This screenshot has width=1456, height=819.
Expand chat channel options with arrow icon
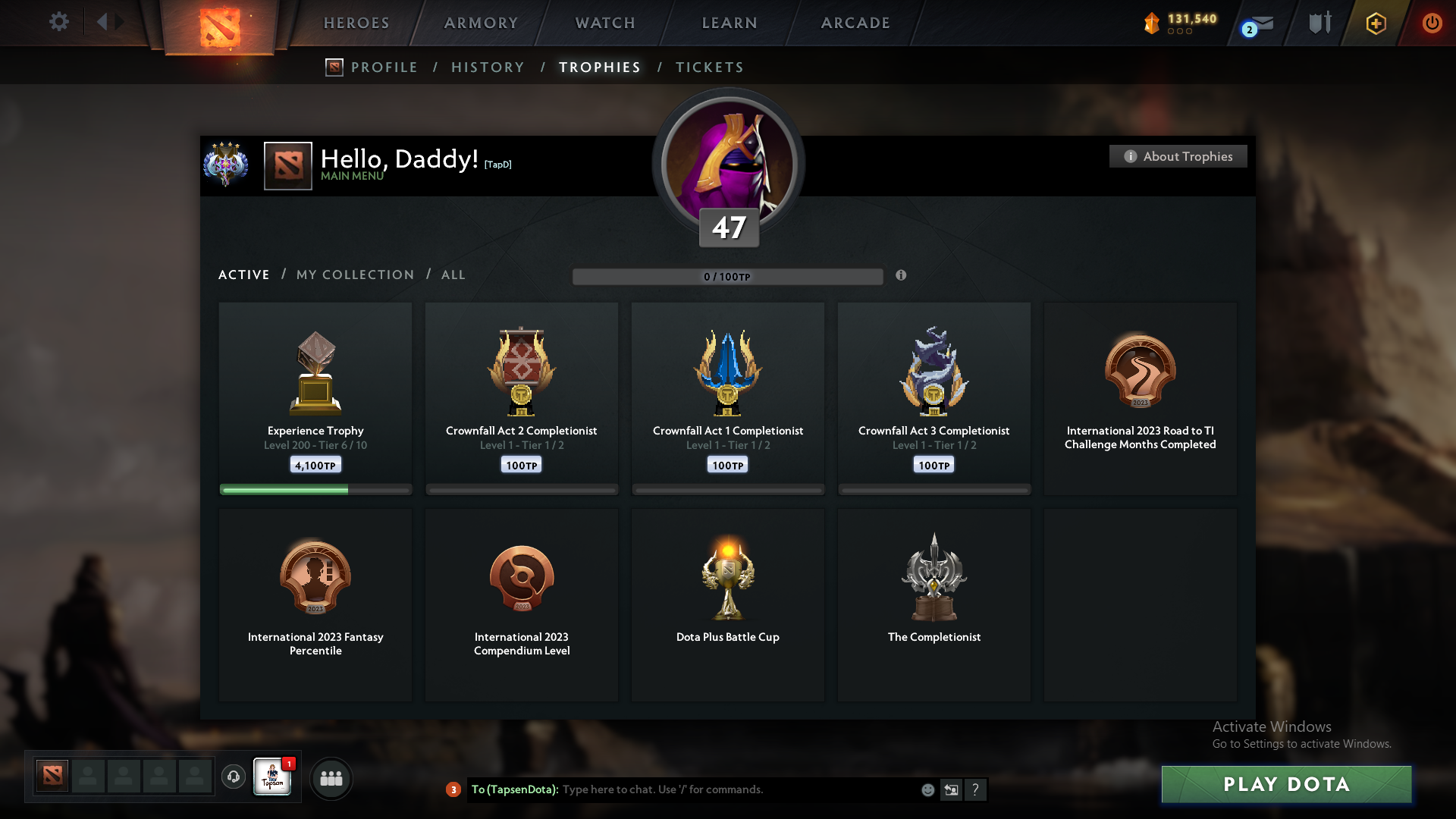[x=952, y=789]
